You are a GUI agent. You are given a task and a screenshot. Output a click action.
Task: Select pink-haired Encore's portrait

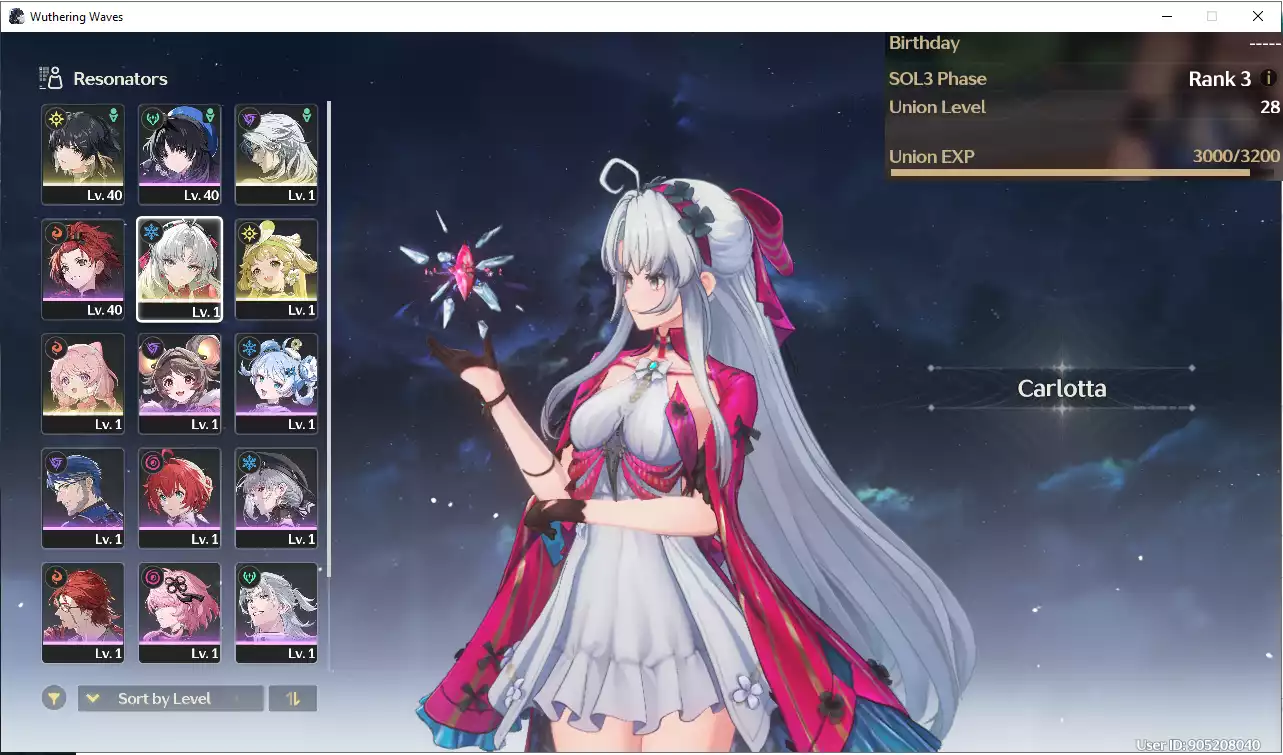[x=83, y=384]
